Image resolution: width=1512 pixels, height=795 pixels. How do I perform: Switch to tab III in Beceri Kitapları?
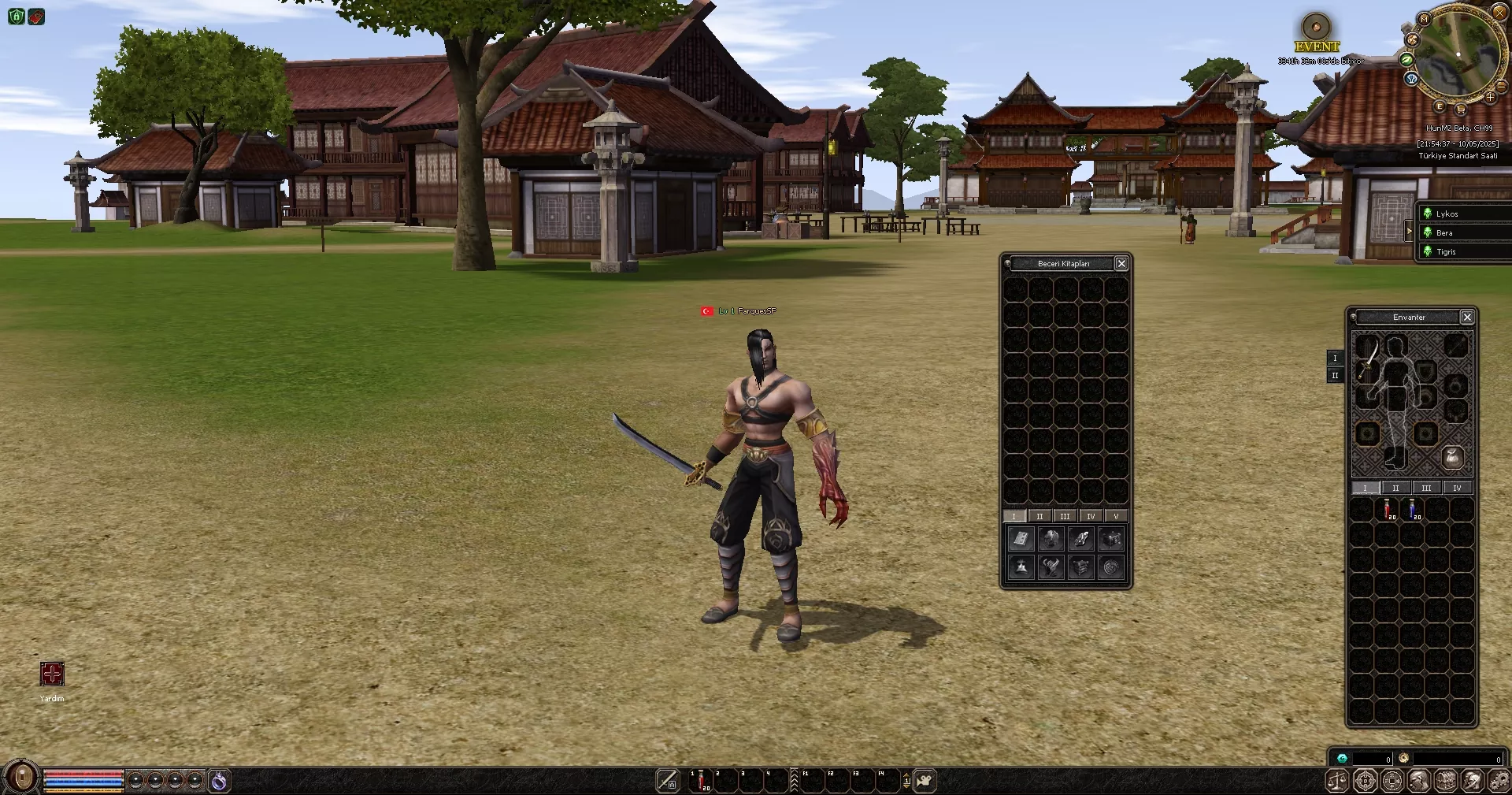[x=1065, y=516]
